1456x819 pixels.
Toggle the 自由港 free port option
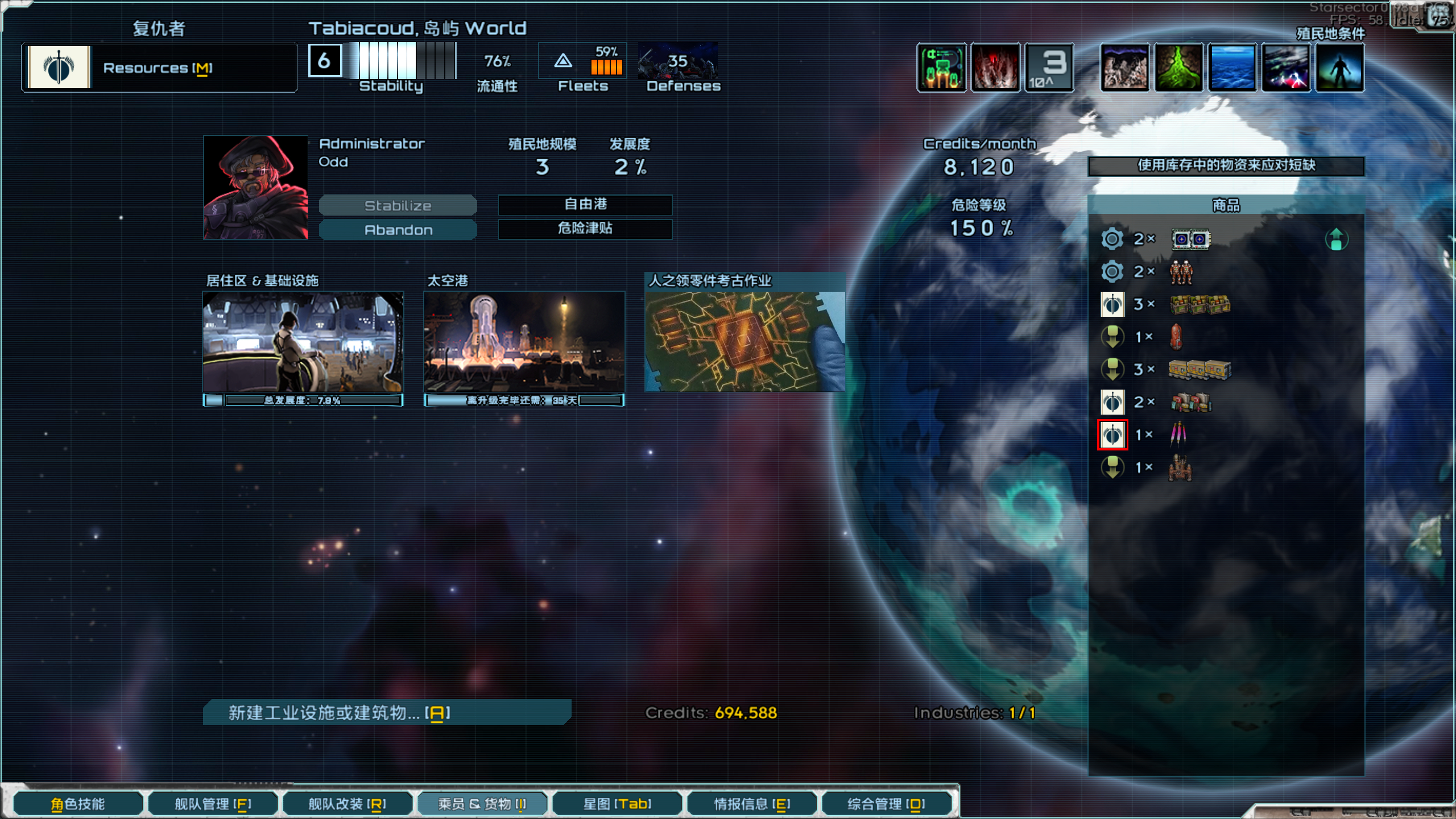point(585,204)
